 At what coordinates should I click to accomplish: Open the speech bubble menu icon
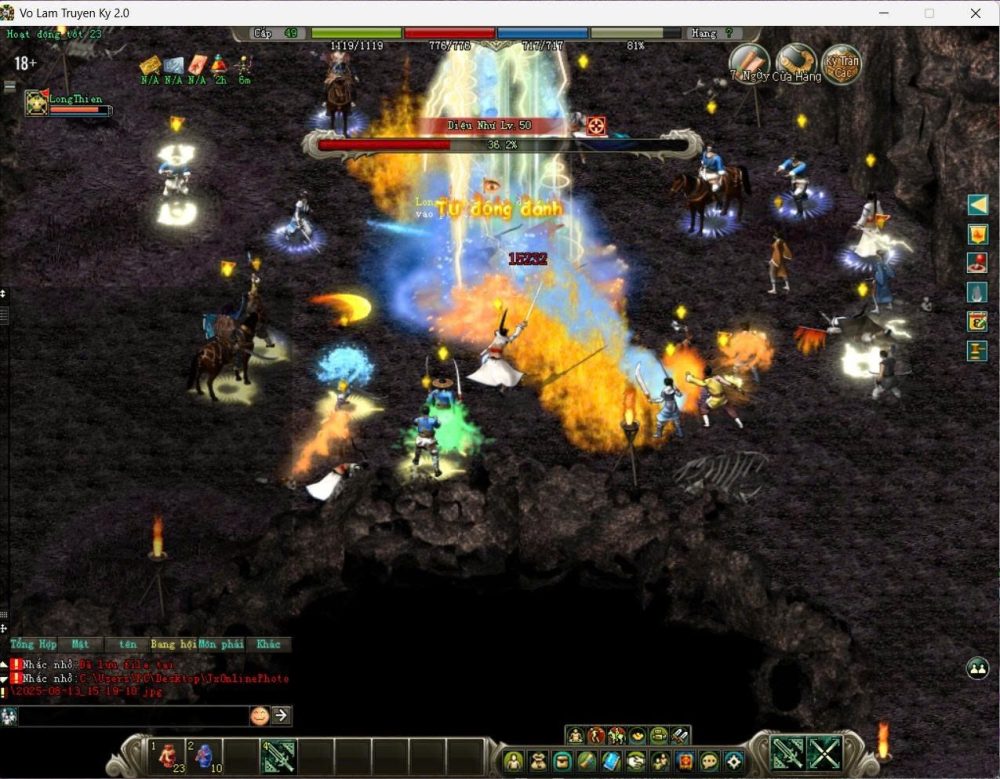(709, 761)
